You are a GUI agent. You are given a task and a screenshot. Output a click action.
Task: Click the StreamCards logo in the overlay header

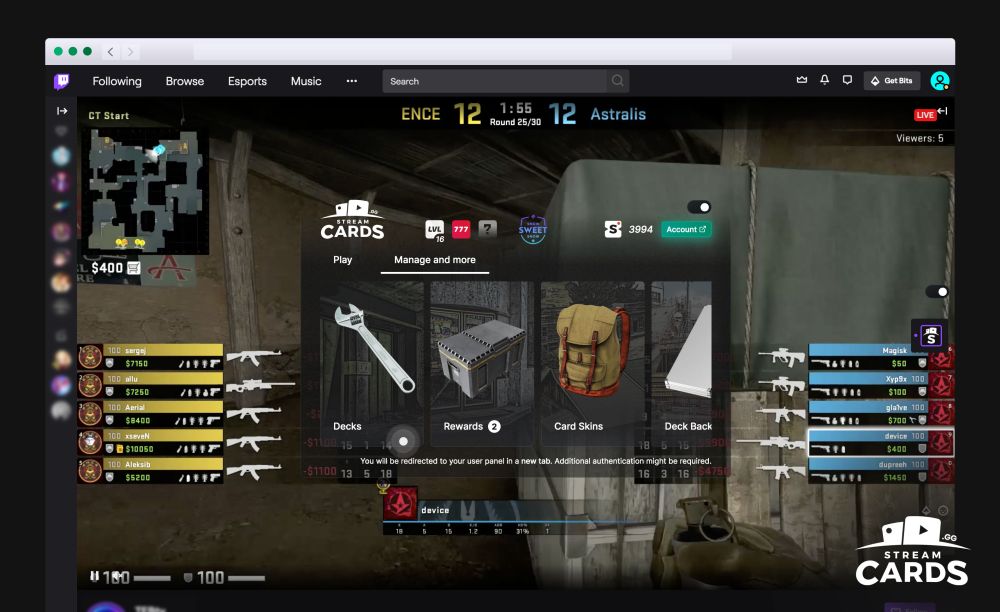click(x=352, y=222)
